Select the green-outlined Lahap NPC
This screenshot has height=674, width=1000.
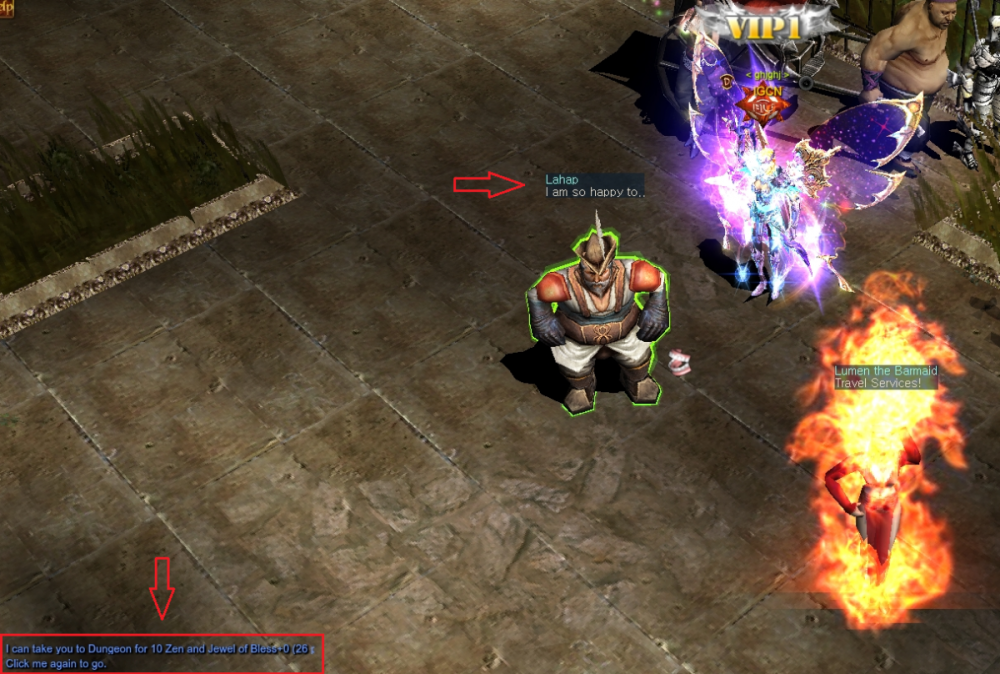(x=597, y=320)
